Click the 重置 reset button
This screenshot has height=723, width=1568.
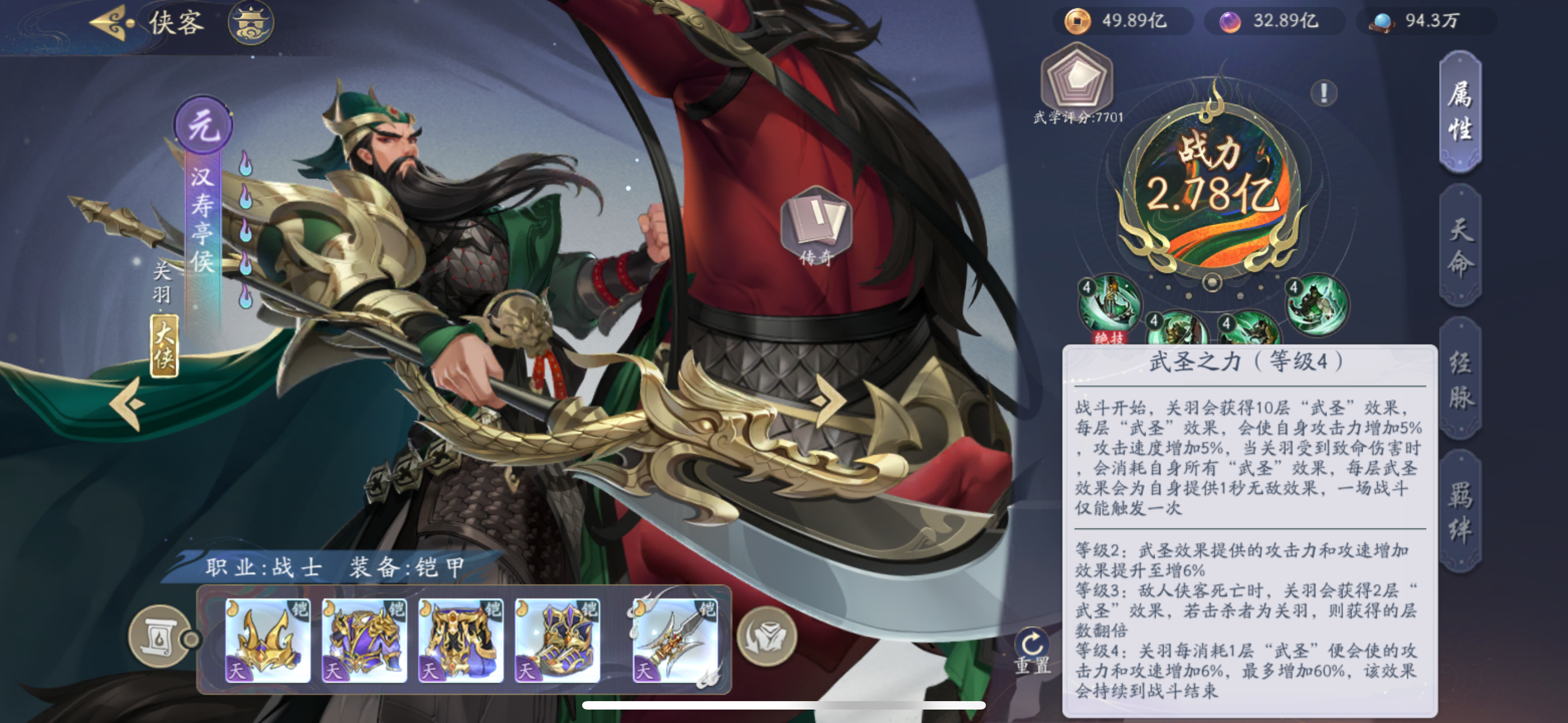[1032, 650]
